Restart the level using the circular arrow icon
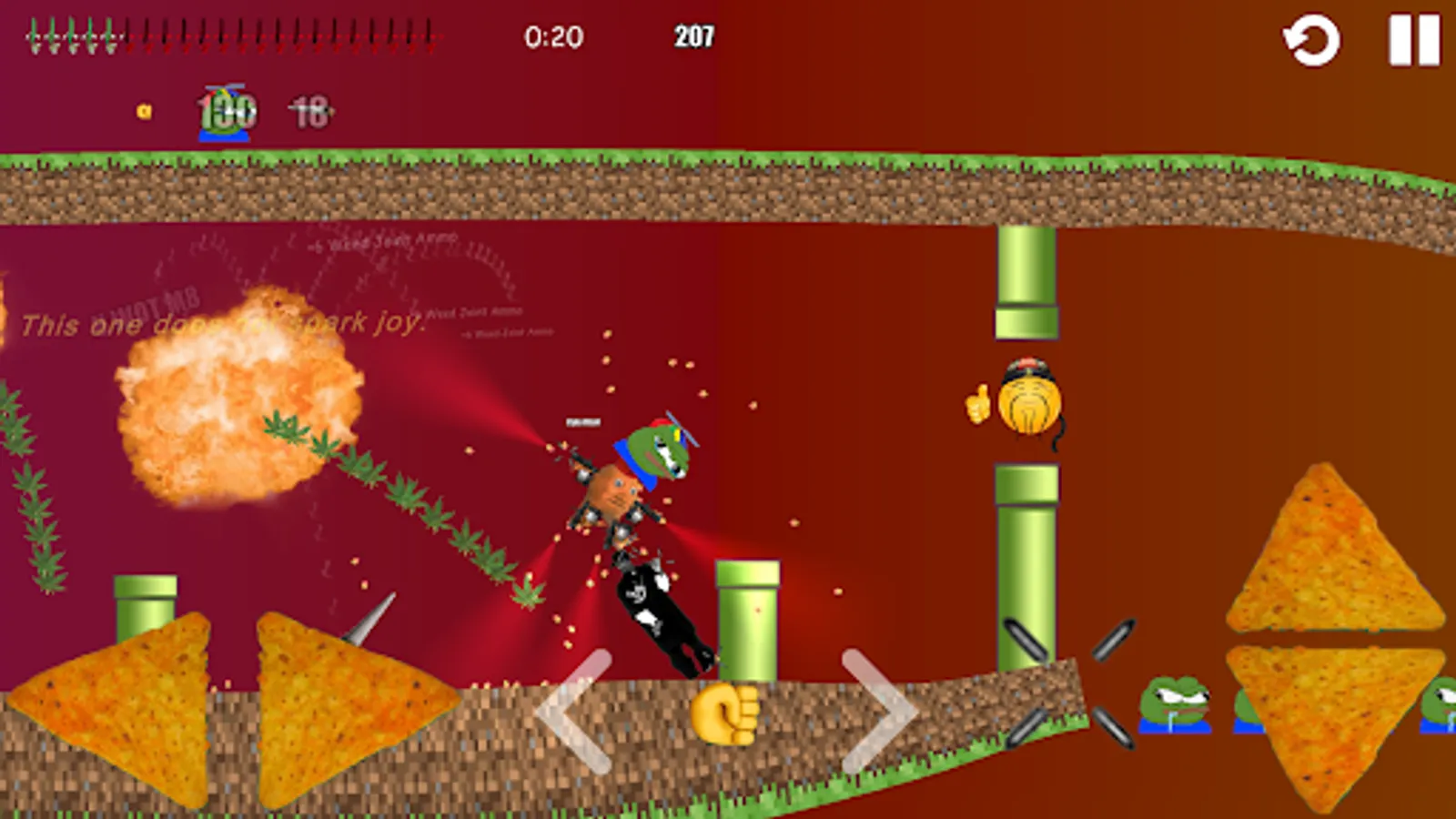 1310,38
